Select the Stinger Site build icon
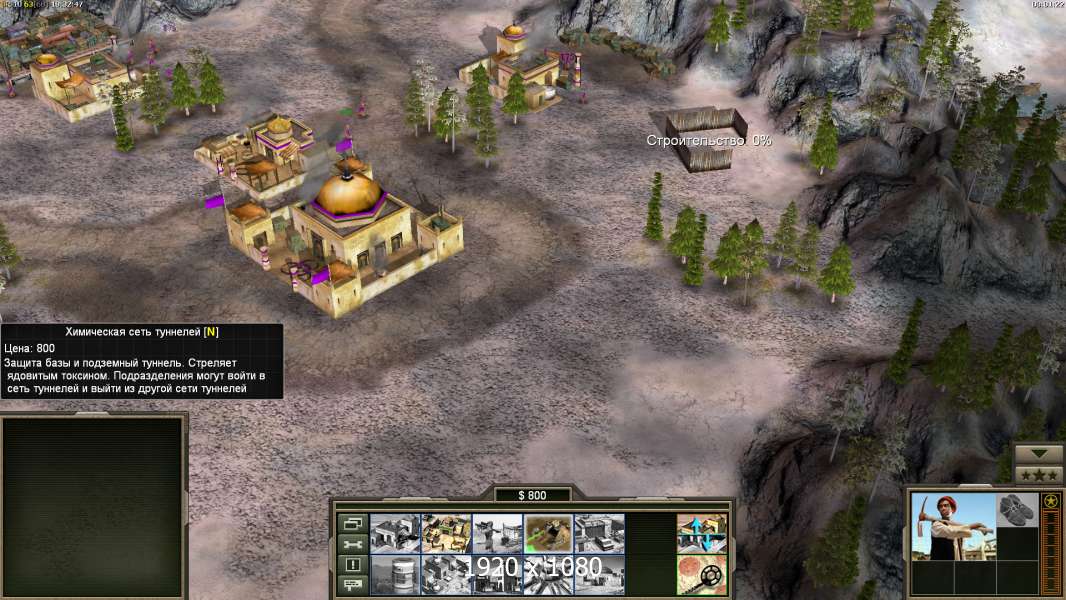Screen dimensions: 1066x600 point(497,533)
